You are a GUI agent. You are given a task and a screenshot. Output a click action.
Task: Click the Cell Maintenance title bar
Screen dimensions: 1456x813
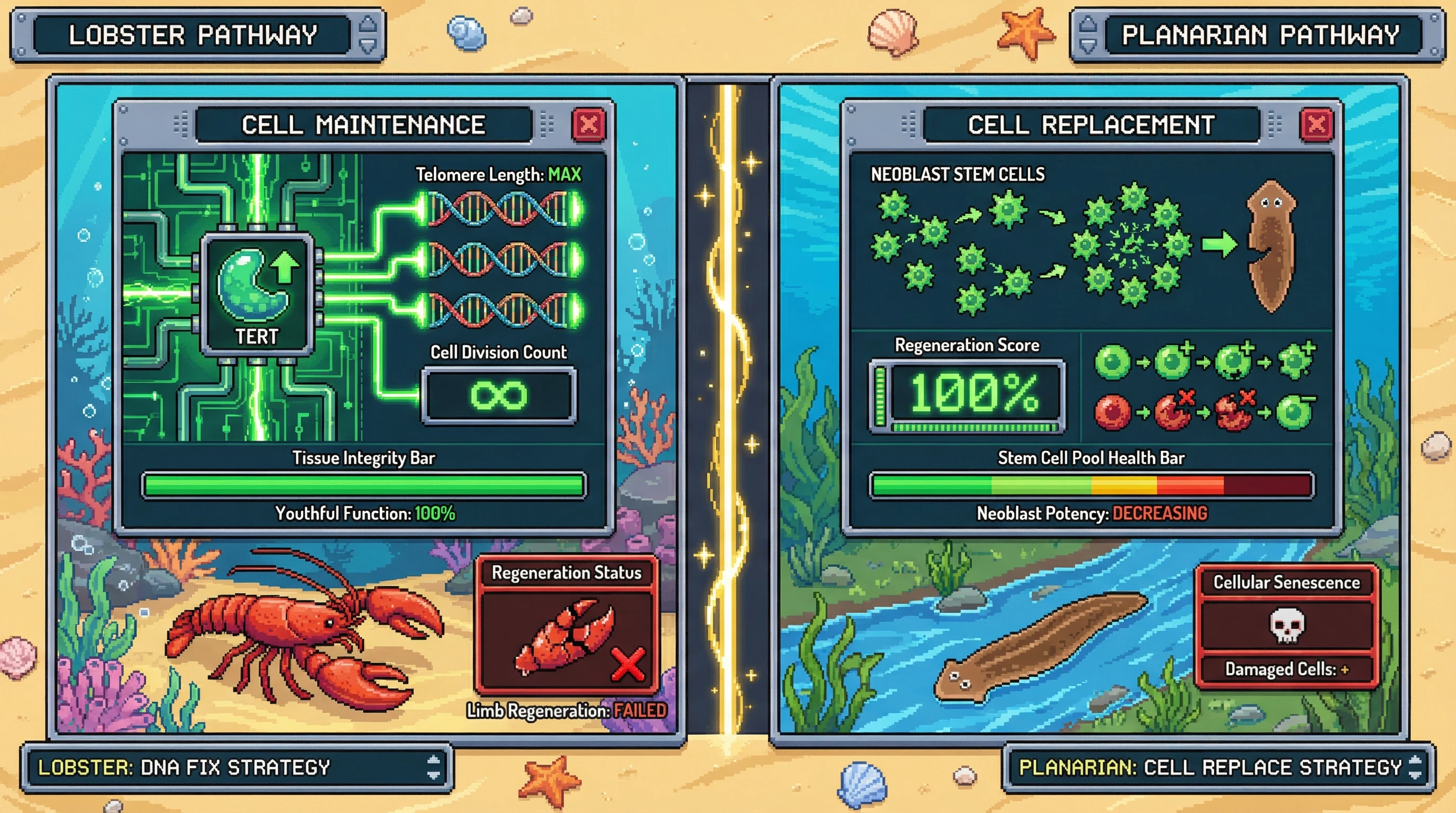coord(363,124)
